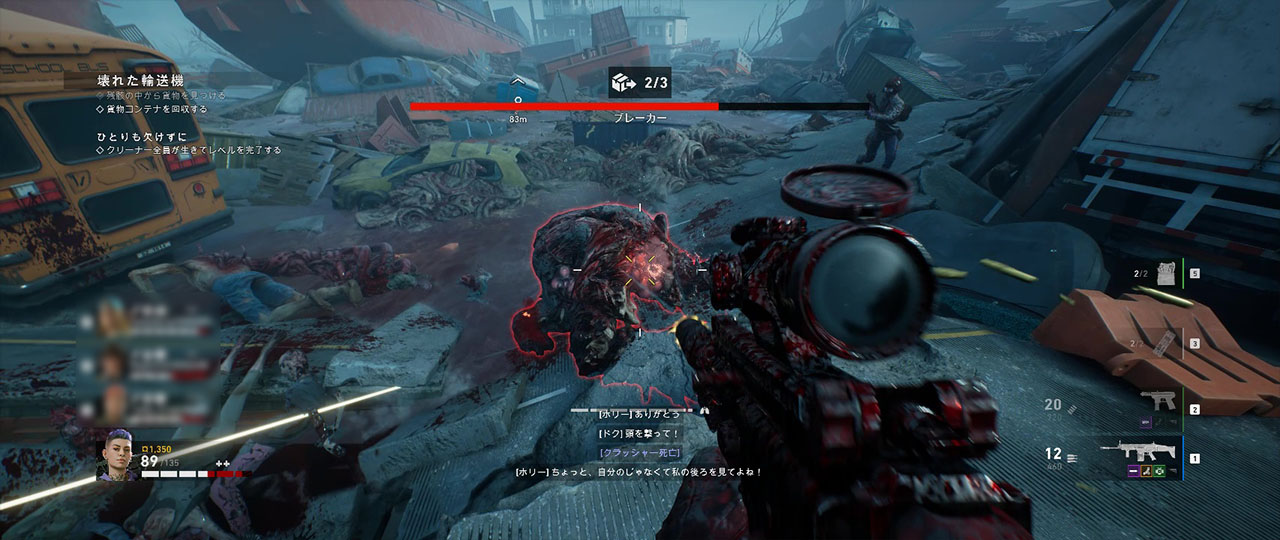Click the 83m objective waypoint marker

[x=518, y=101]
